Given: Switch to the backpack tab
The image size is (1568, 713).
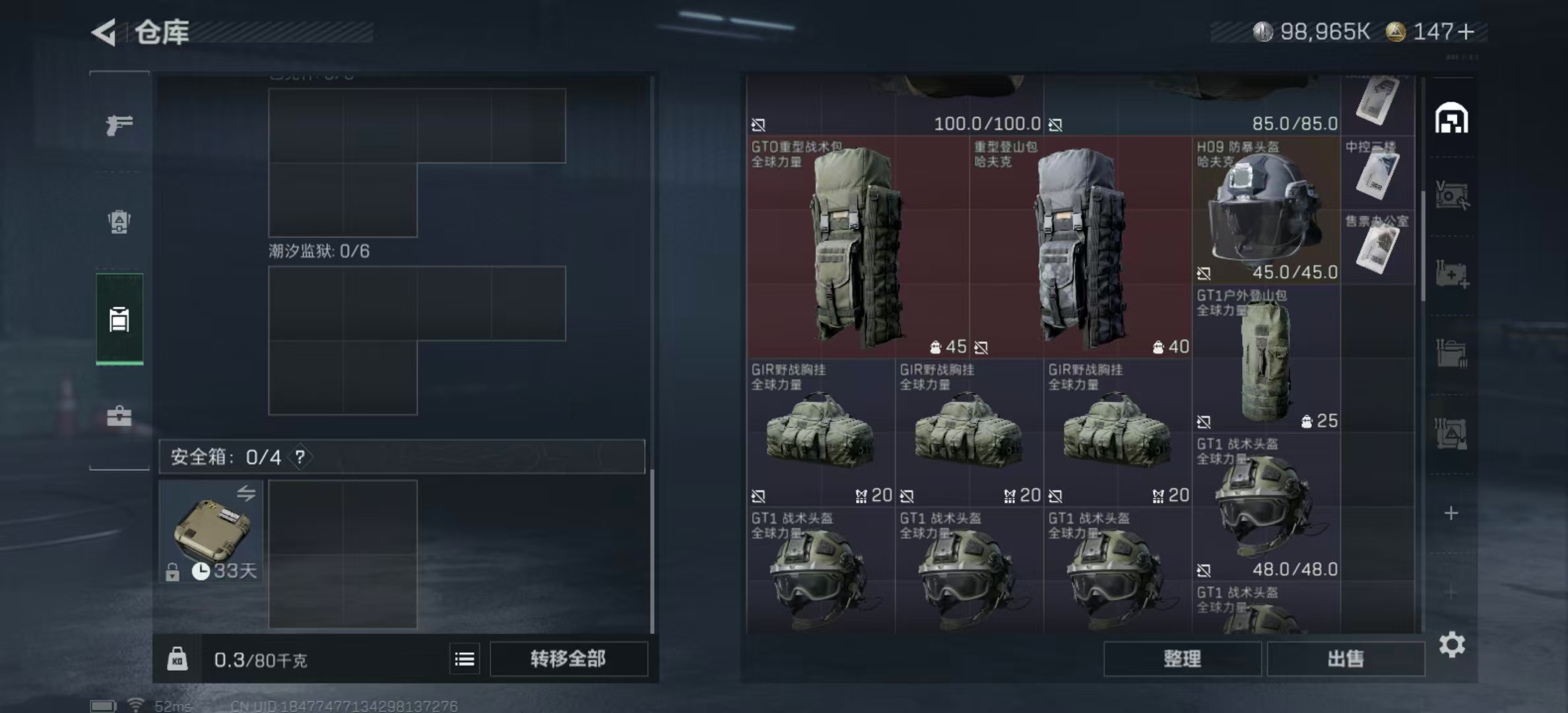Looking at the screenshot, I should tap(119, 221).
